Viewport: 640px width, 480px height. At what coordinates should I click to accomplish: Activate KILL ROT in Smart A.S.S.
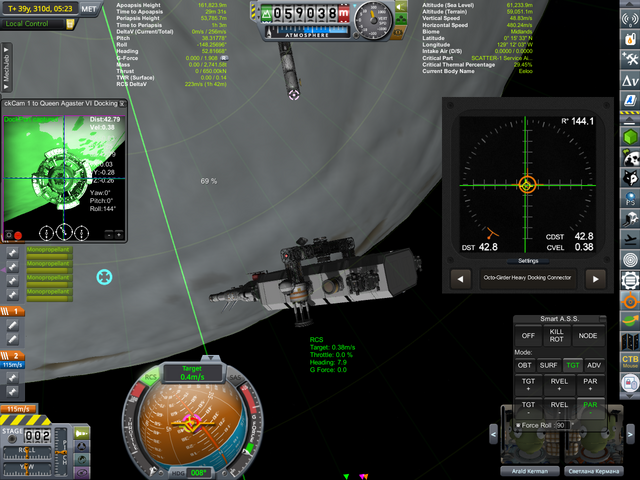pyautogui.click(x=558, y=336)
